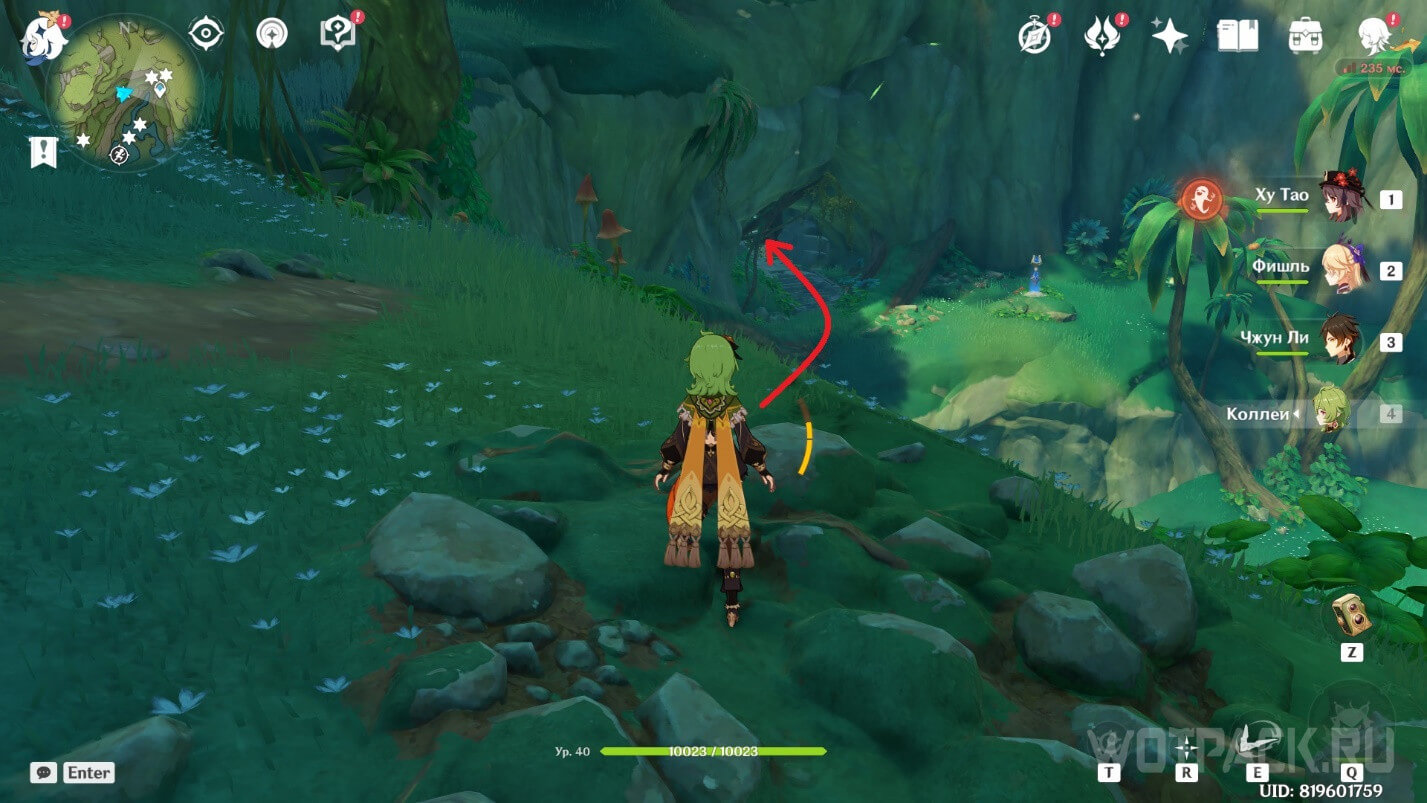
Task: Switch to party member Чжун Ли
Action: 1338,341
